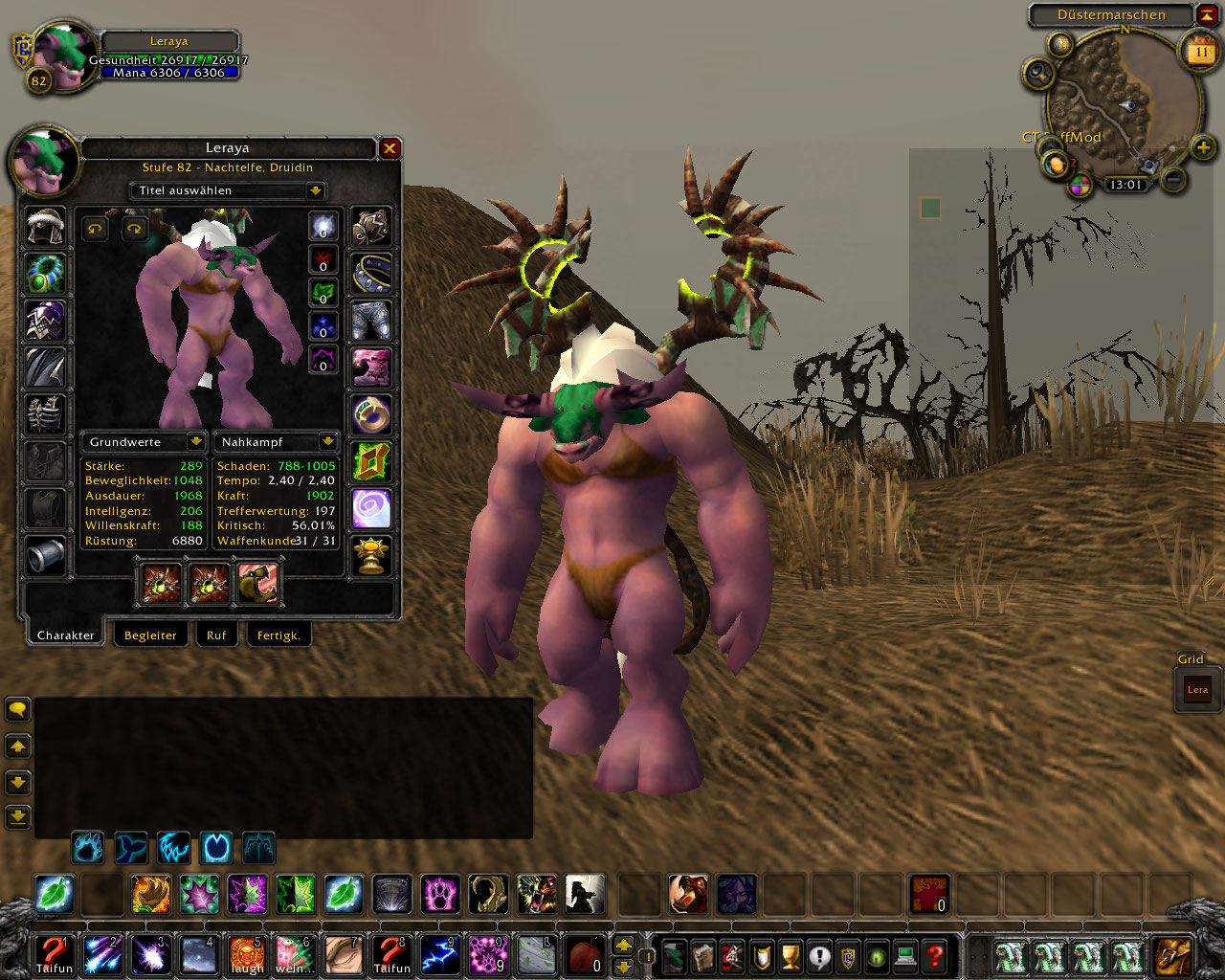Zoom out on the minimap
The height and width of the screenshot is (980, 1225).
[1173, 179]
